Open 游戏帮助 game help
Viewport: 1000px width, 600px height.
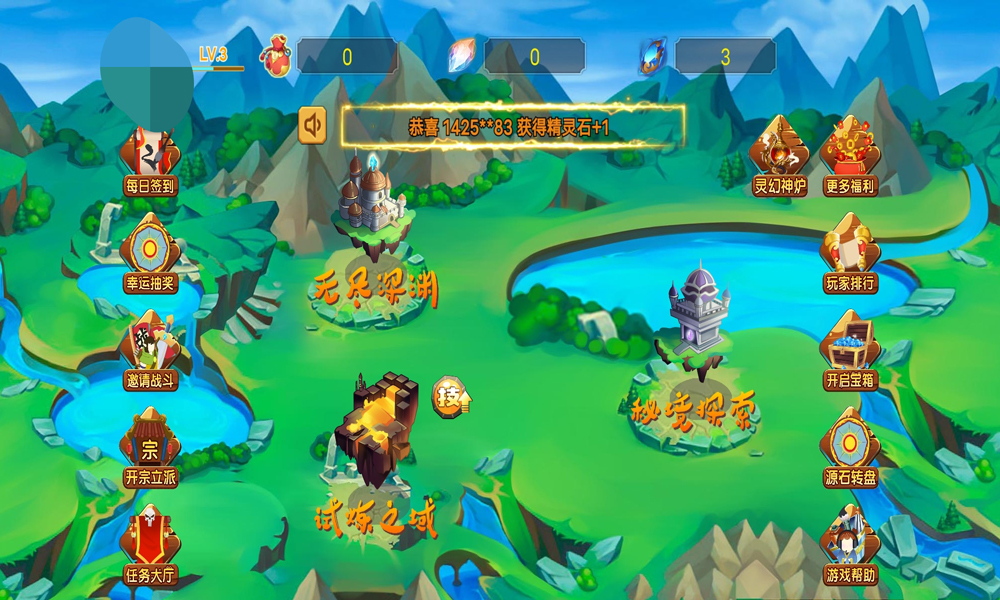click(x=850, y=546)
